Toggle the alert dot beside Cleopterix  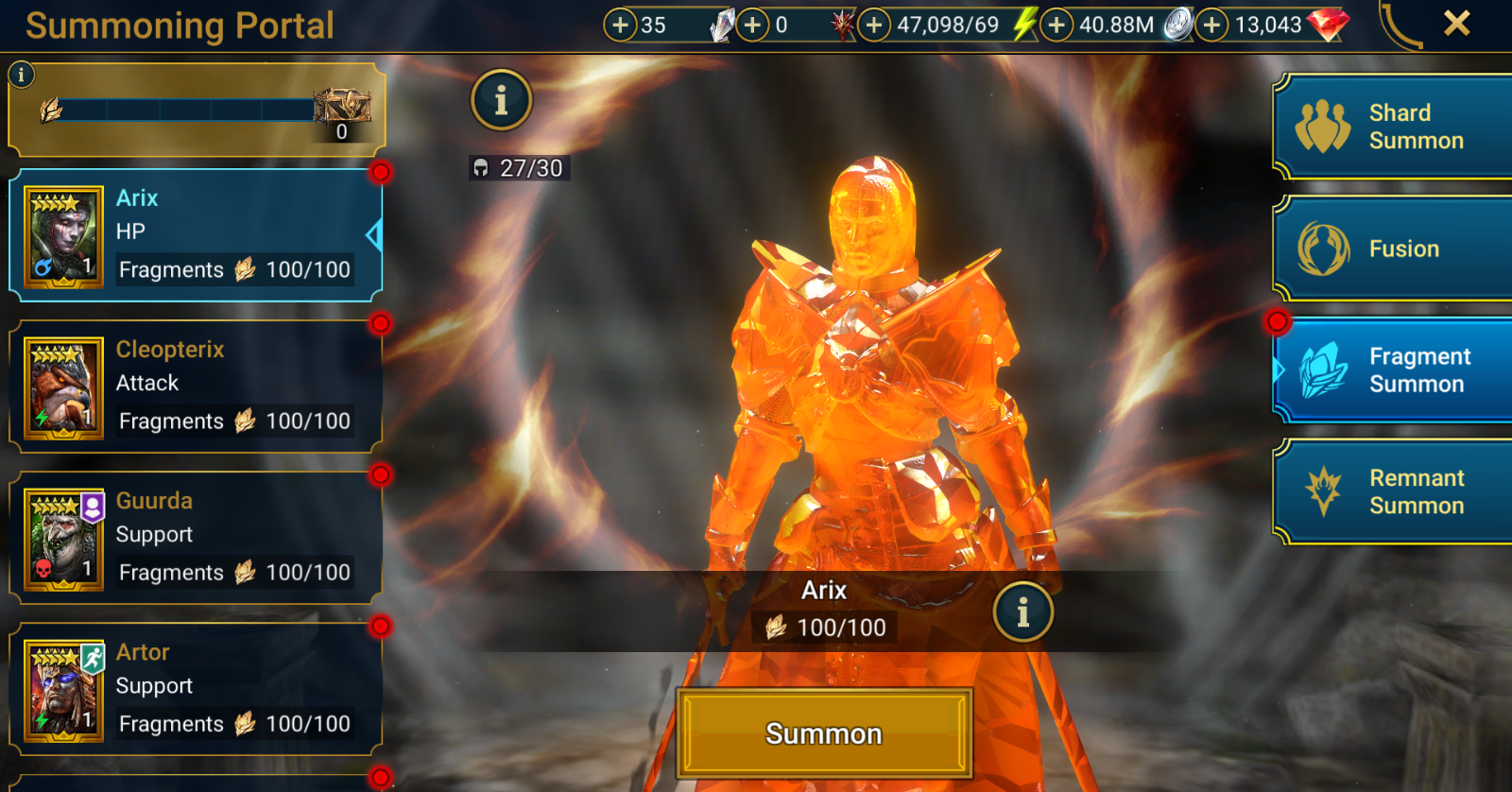(383, 322)
